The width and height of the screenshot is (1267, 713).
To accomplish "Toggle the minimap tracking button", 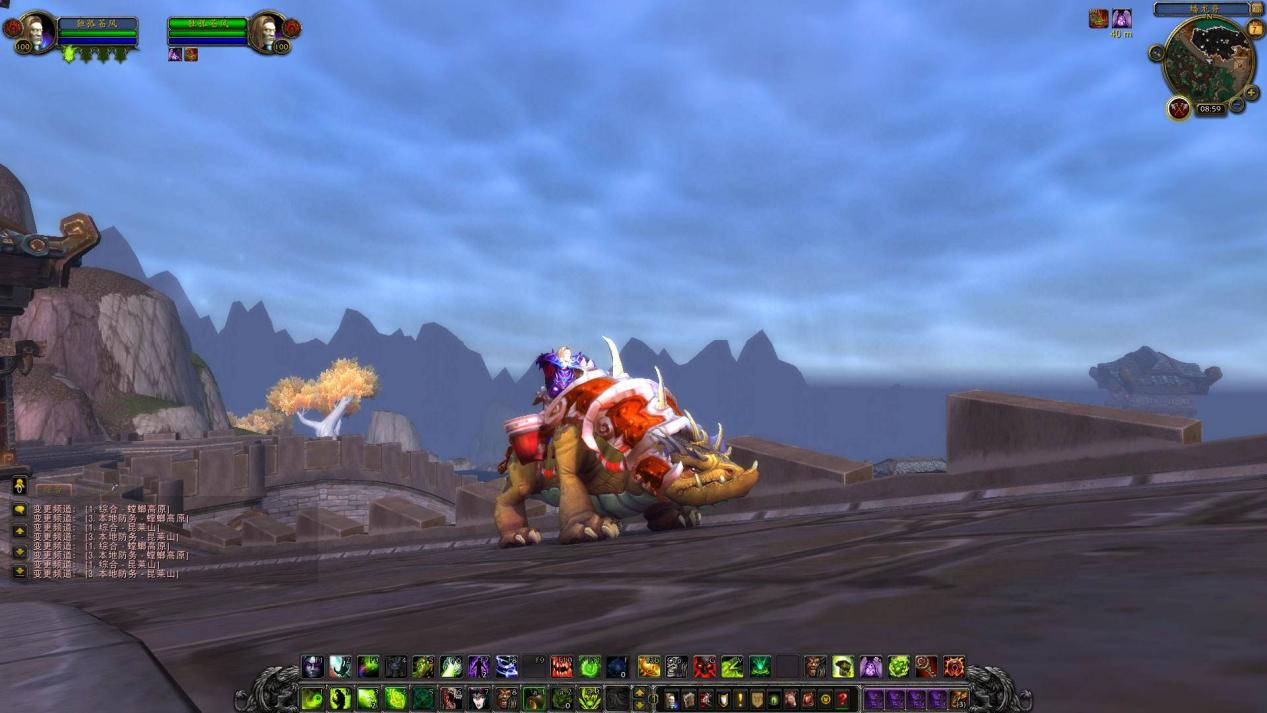I will 1157,53.
